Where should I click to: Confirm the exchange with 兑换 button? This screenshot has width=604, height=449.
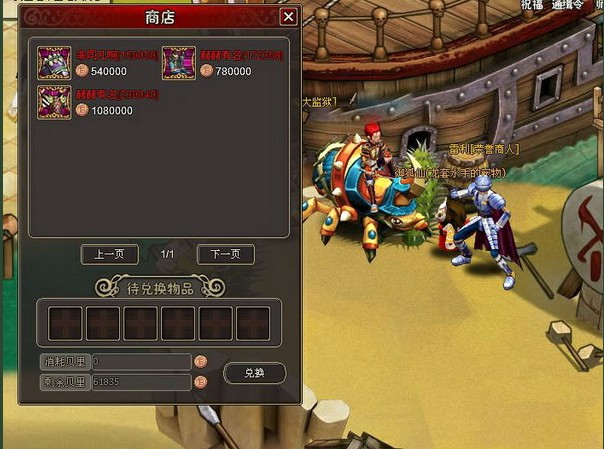tap(254, 372)
